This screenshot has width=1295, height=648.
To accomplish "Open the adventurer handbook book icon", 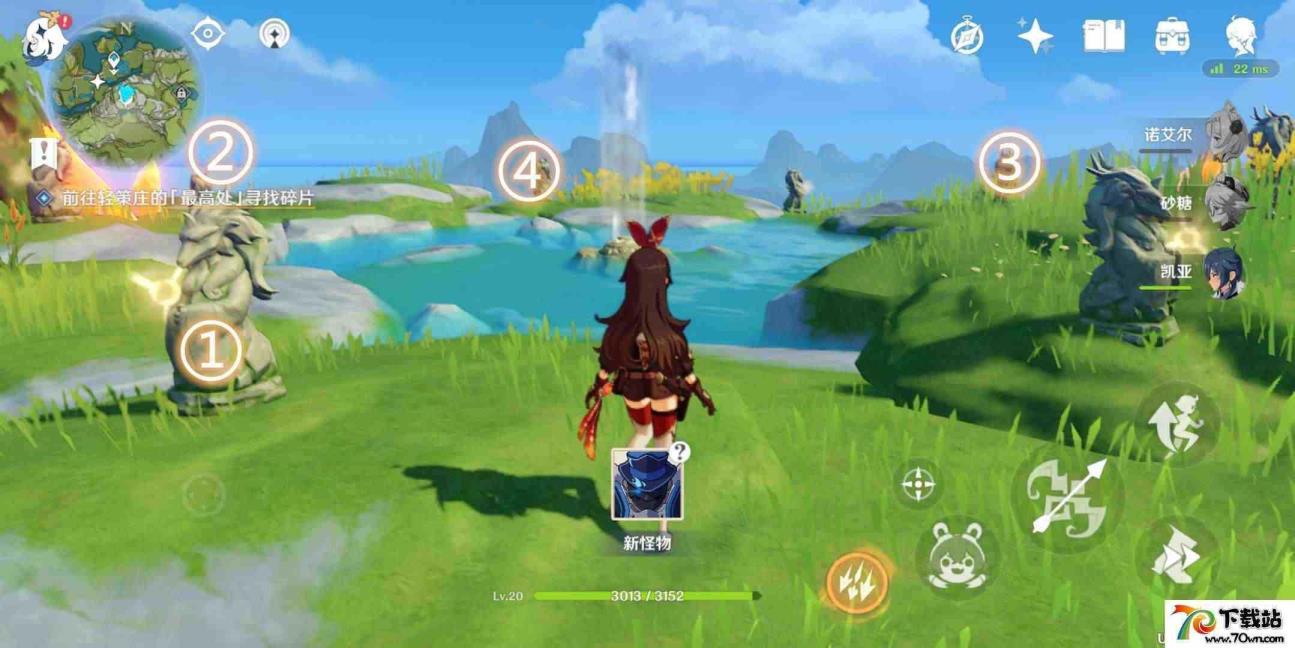I will click(1103, 36).
